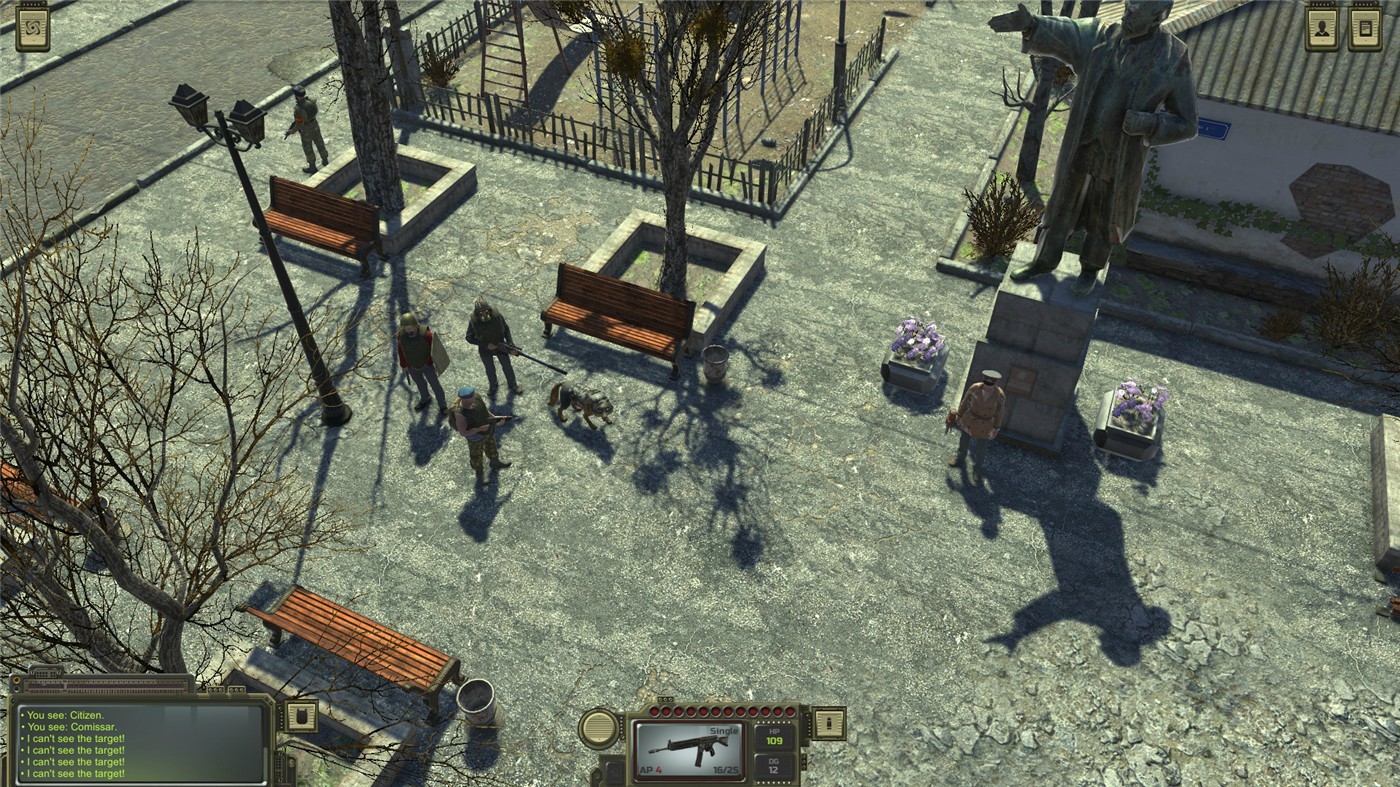Click the last red indicator lamp above the weapon
The width and height of the screenshot is (1400, 787).
(790, 711)
